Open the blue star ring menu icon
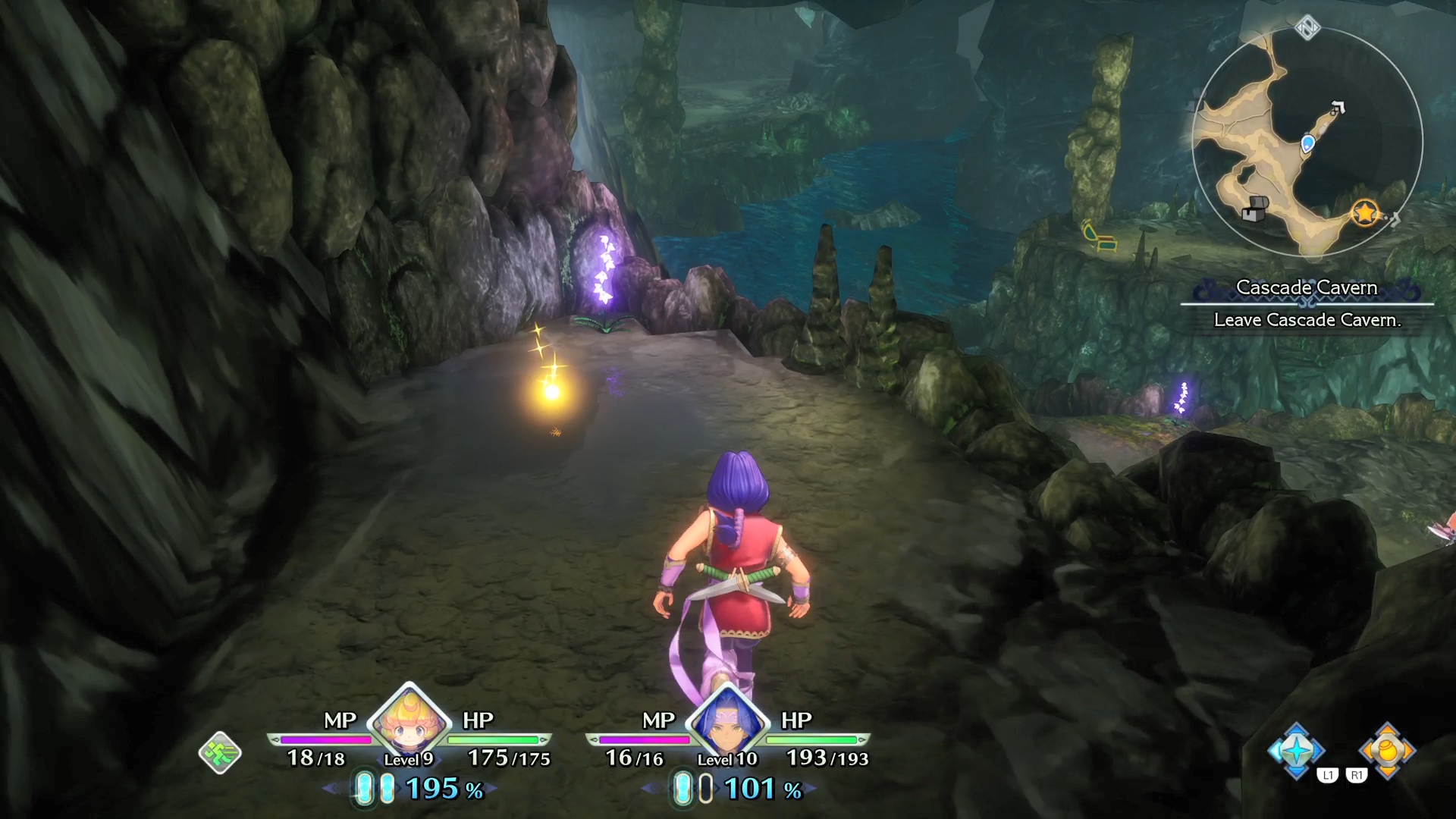This screenshot has height=819, width=1456. 1296,751
